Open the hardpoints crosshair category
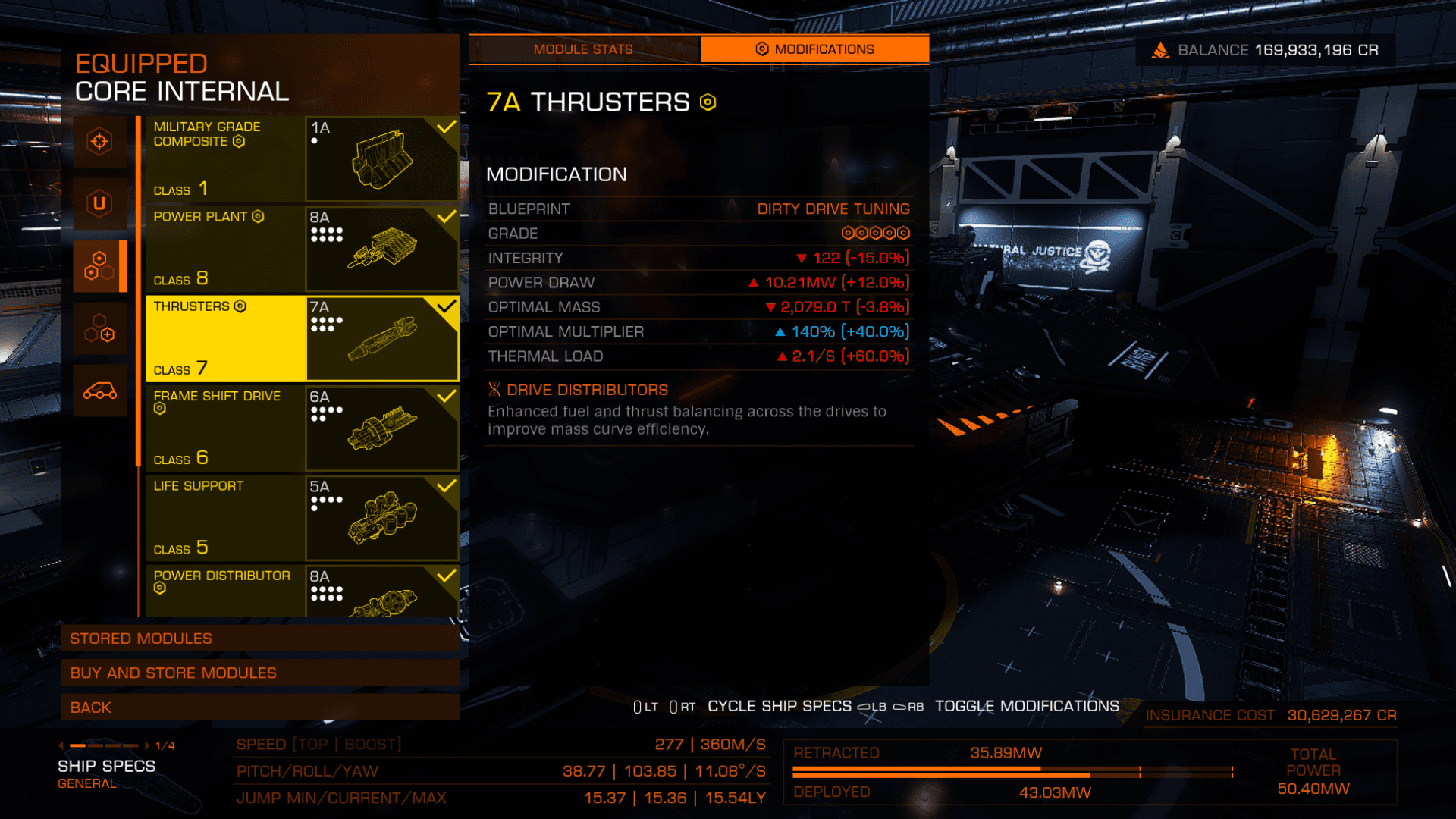The width and height of the screenshot is (1456, 819). [99, 142]
